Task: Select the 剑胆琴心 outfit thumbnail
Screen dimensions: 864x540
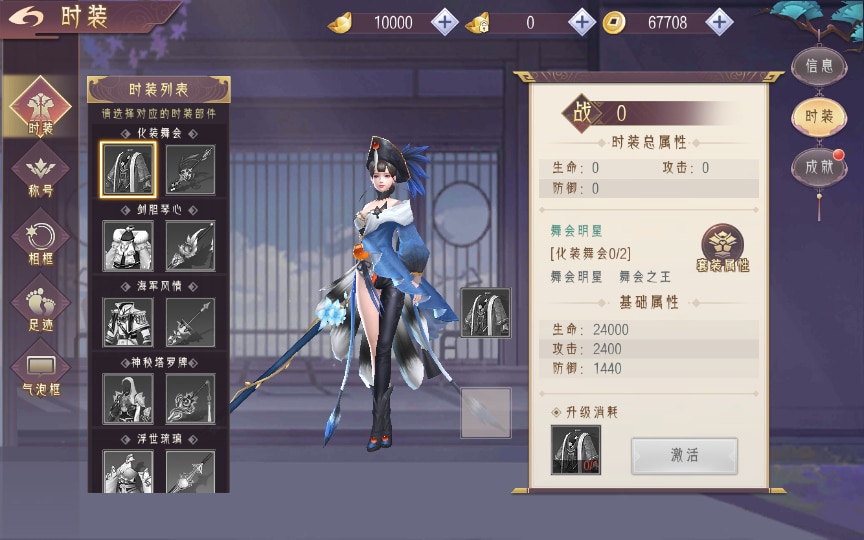Action: (x=128, y=246)
